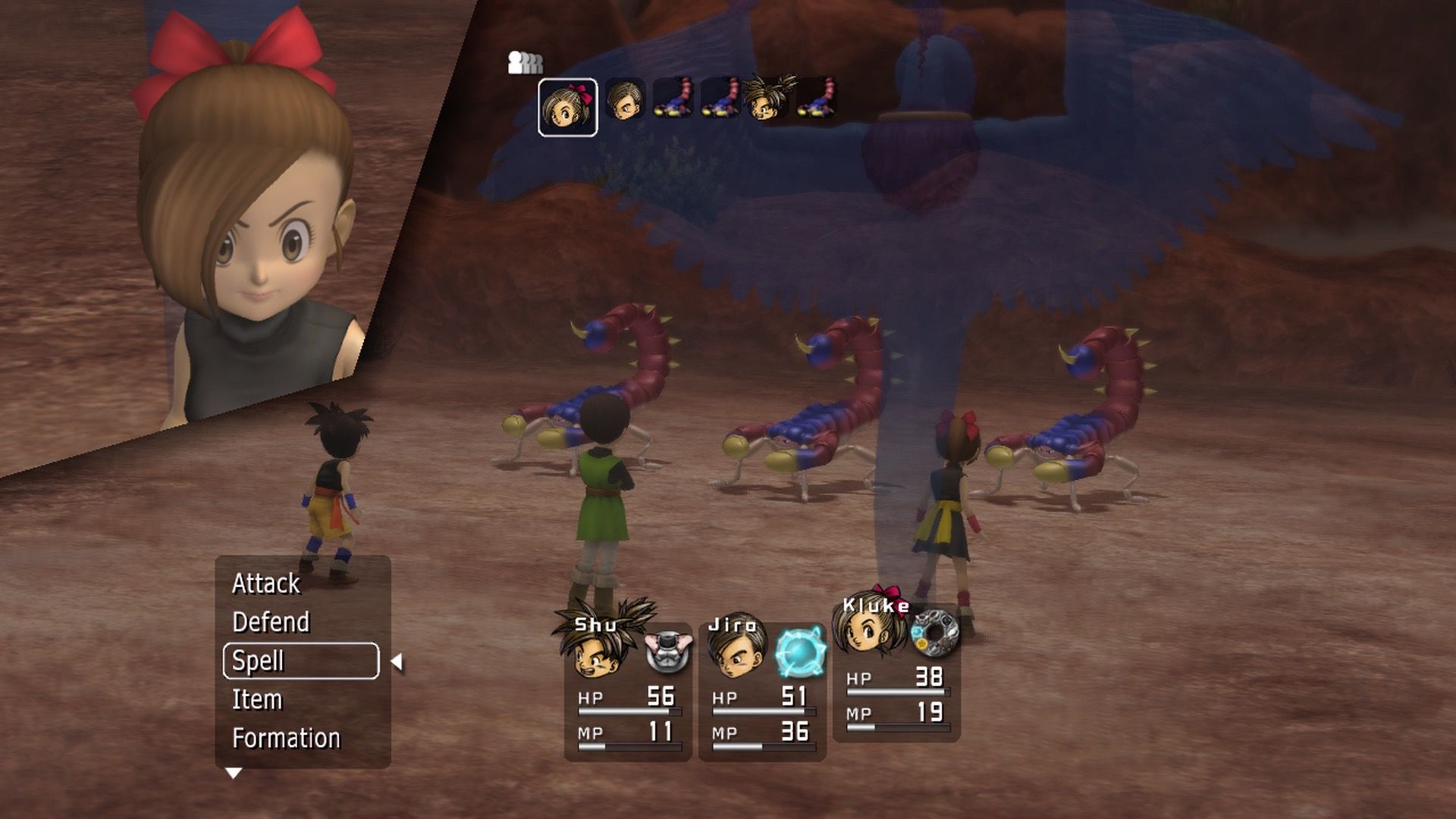1456x819 pixels.
Task: Click Jiro's portrait in the turn order bar
Action: point(625,99)
